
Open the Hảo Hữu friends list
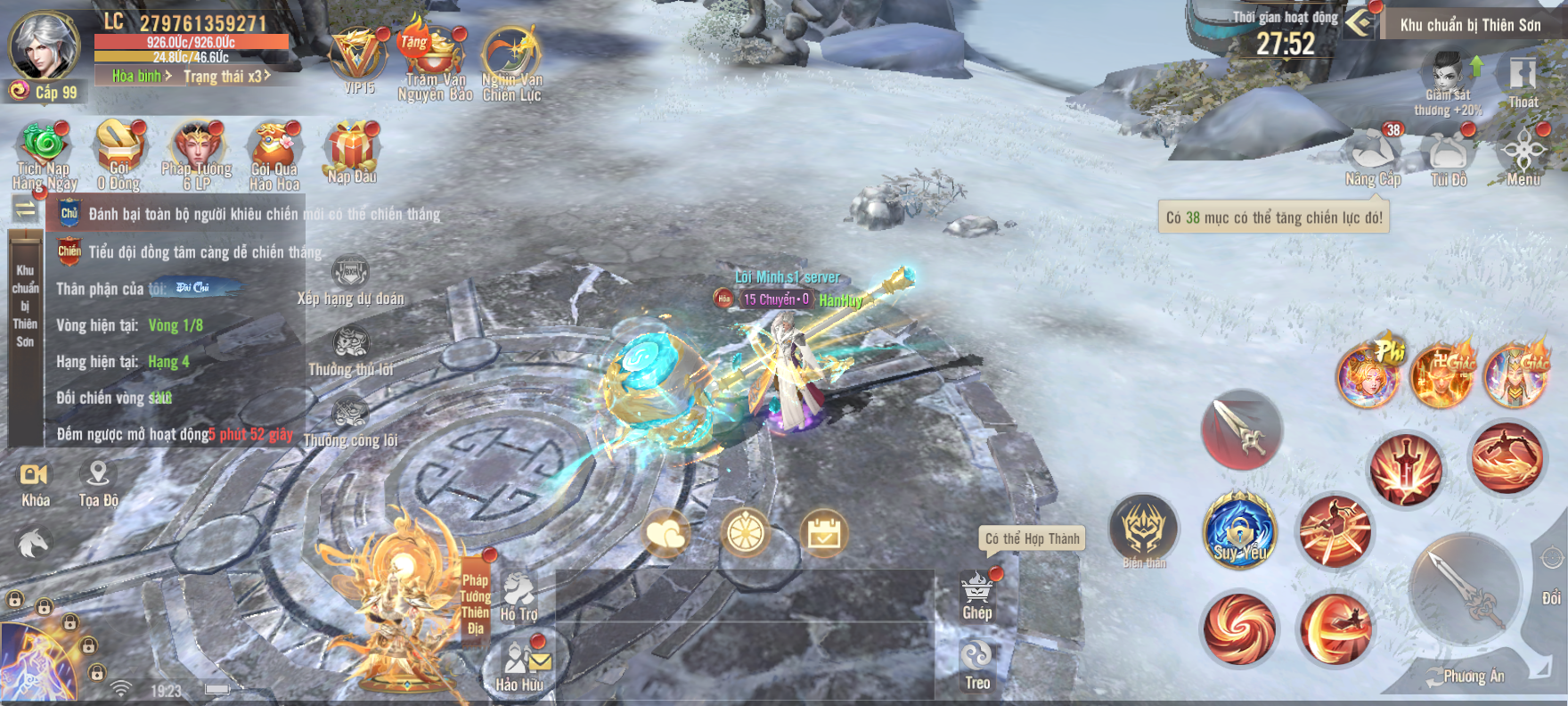[x=519, y=665]
